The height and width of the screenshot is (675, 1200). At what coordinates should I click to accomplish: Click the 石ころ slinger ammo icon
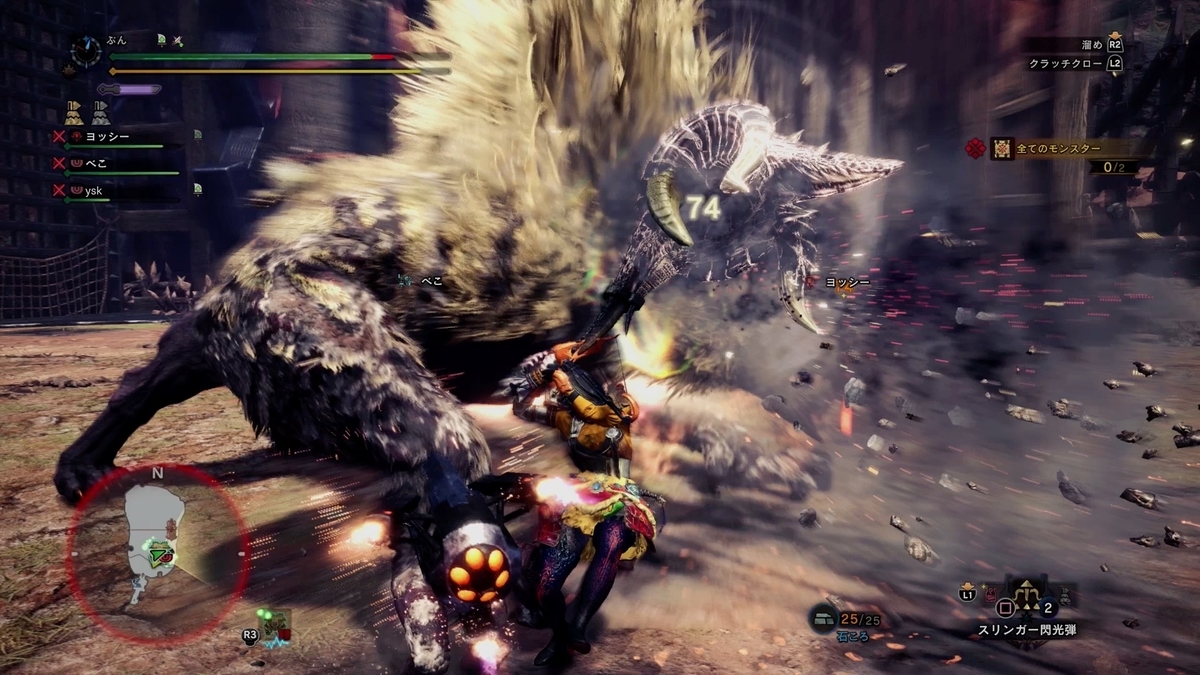(824, 618)
